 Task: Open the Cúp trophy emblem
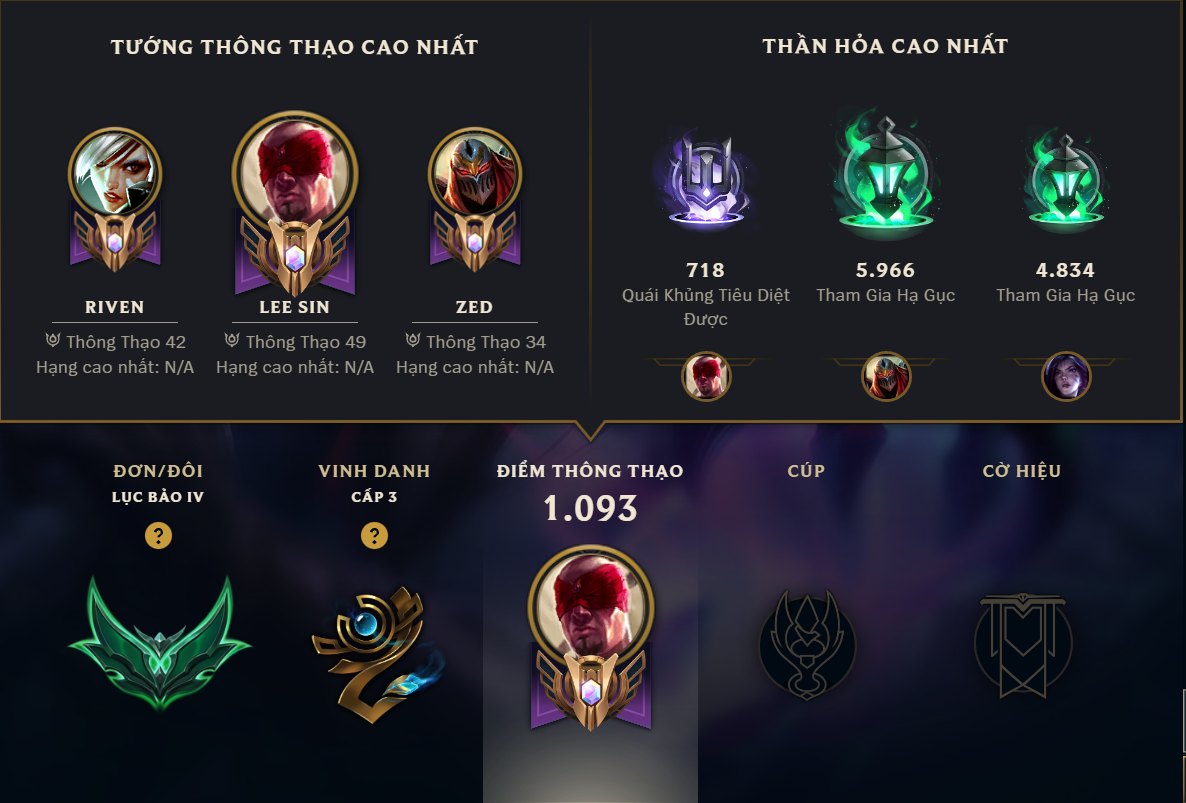coord(806,640)
